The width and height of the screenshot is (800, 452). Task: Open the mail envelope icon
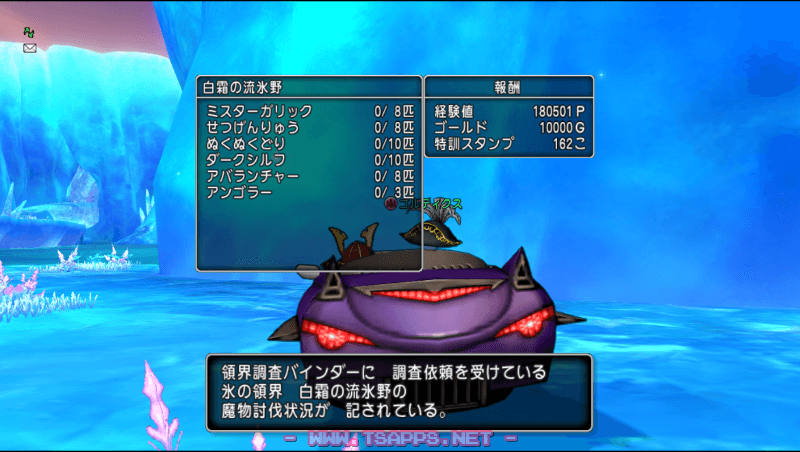coord(29,47)
